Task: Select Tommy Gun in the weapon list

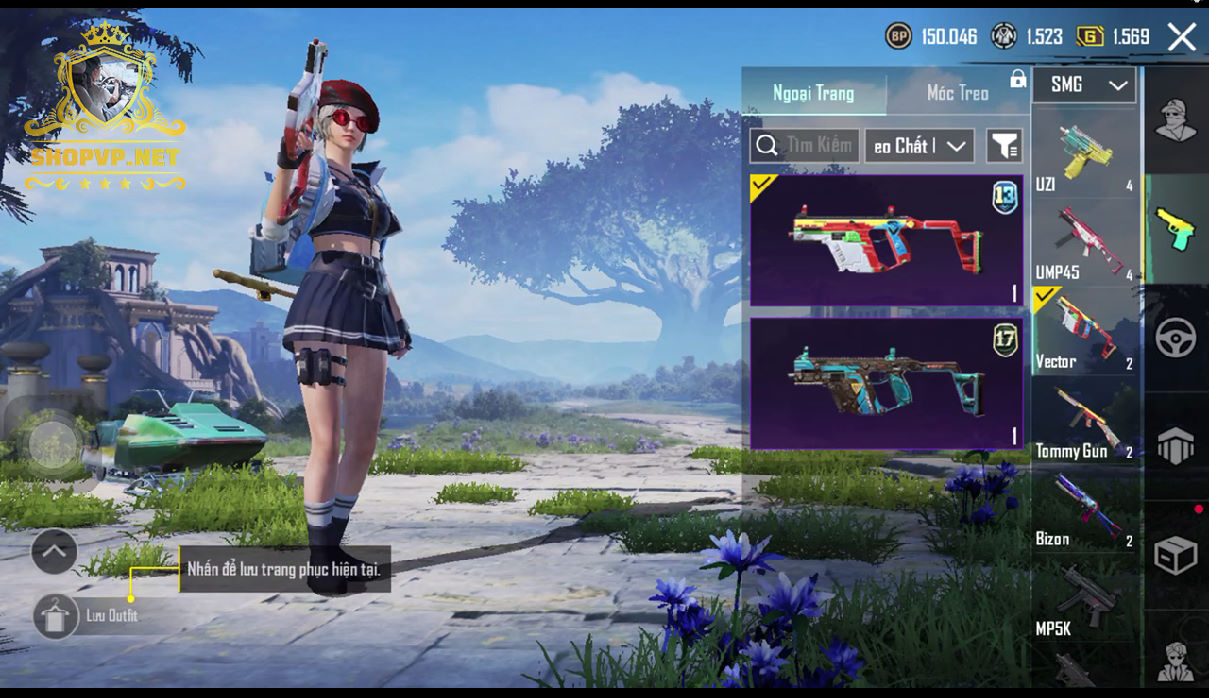Action: [x=1085, y=420]
